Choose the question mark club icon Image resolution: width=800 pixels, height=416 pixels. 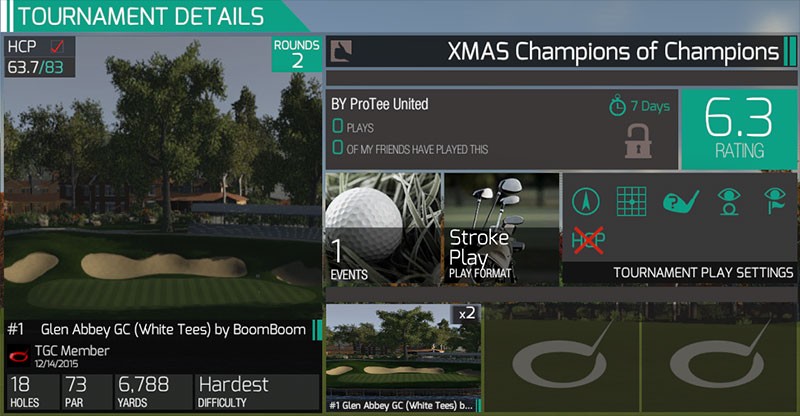[x=681, y=200]
